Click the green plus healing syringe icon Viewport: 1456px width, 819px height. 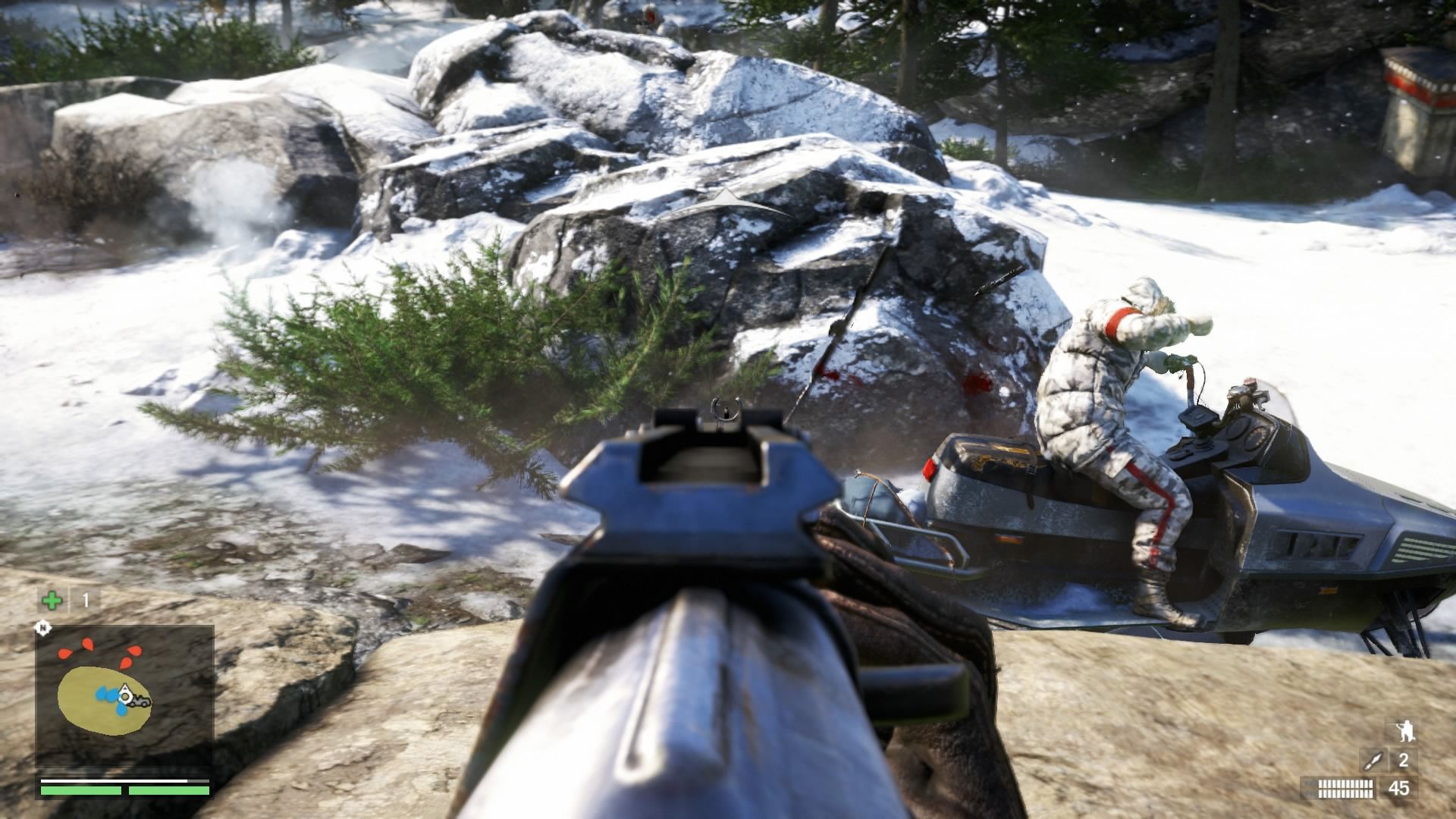coord(52,601)
